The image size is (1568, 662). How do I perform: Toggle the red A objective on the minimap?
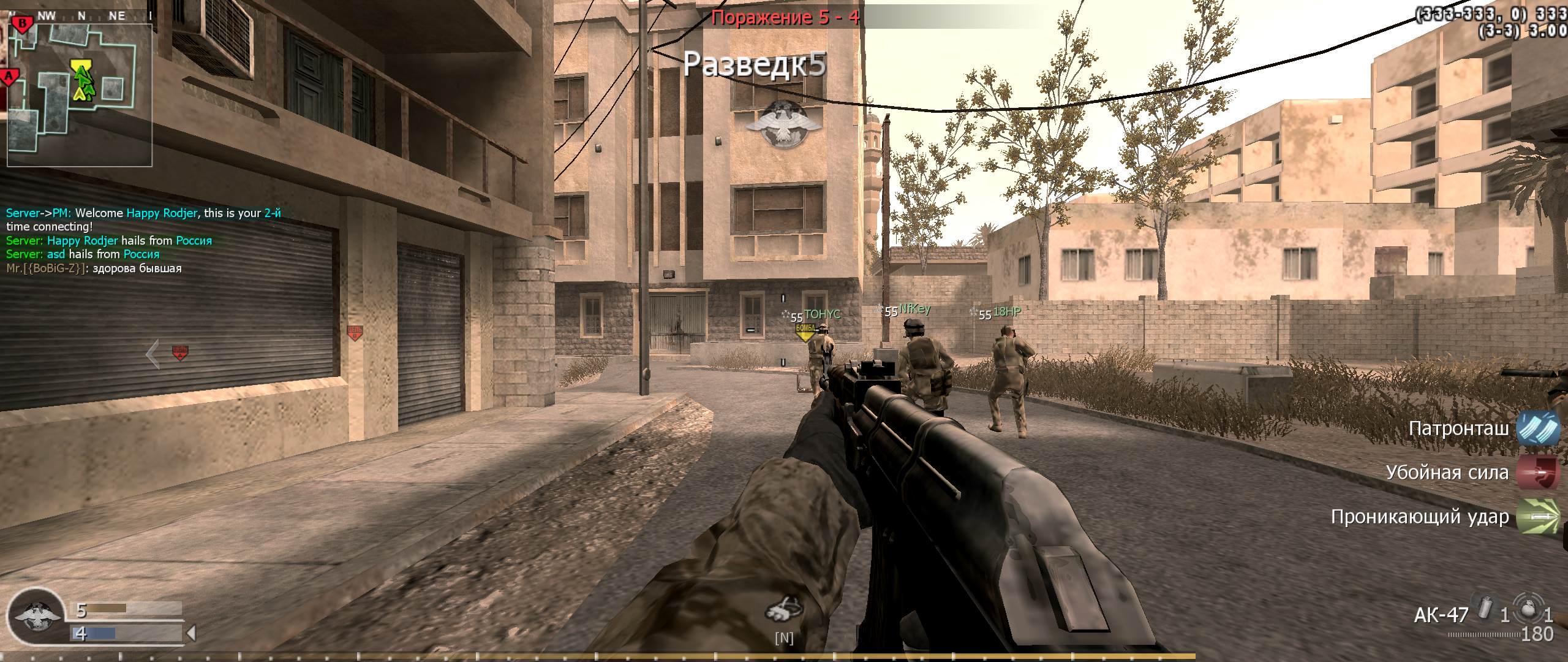click(9, 75)
